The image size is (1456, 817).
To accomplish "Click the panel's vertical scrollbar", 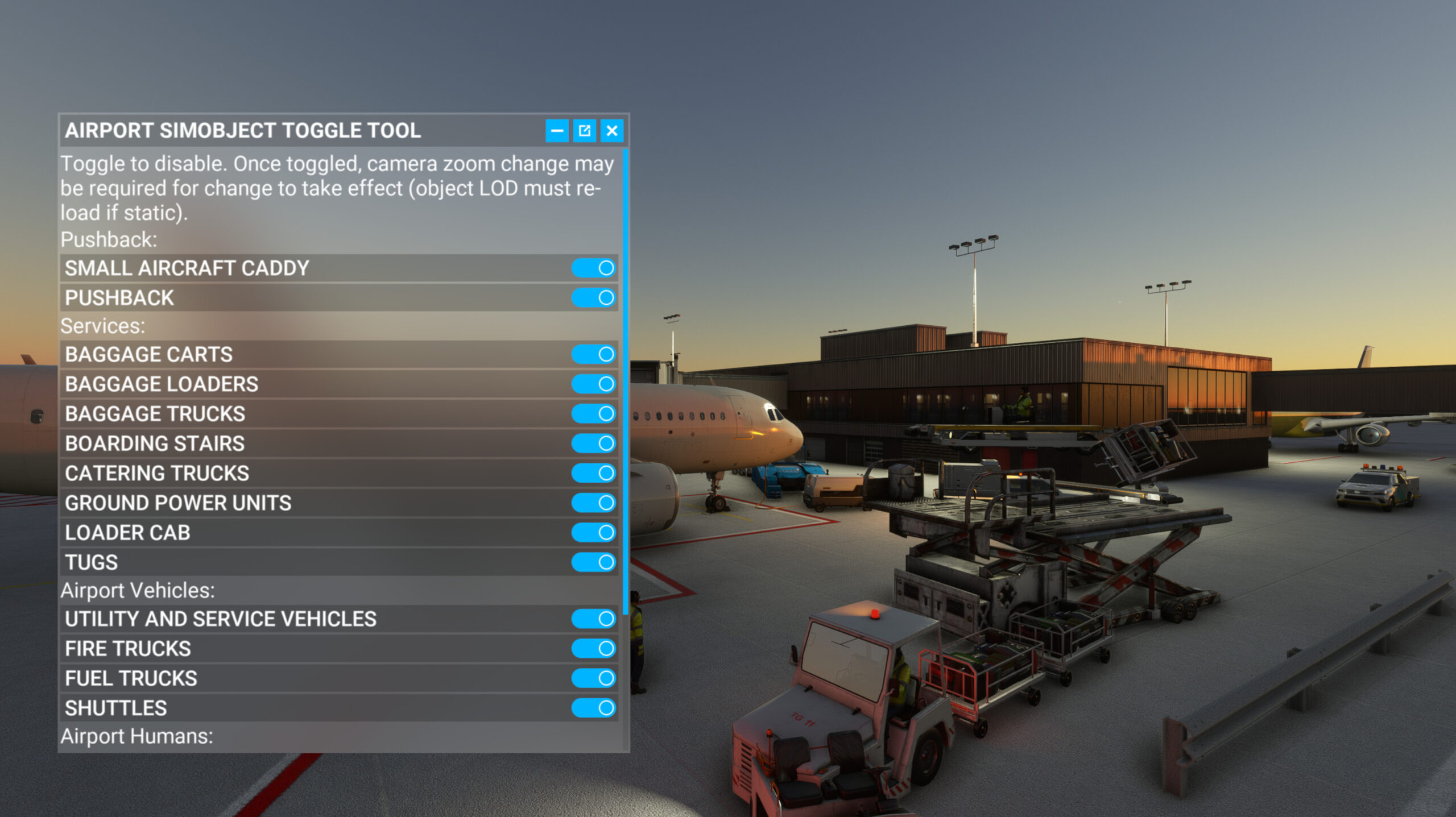I will (626, 381).
